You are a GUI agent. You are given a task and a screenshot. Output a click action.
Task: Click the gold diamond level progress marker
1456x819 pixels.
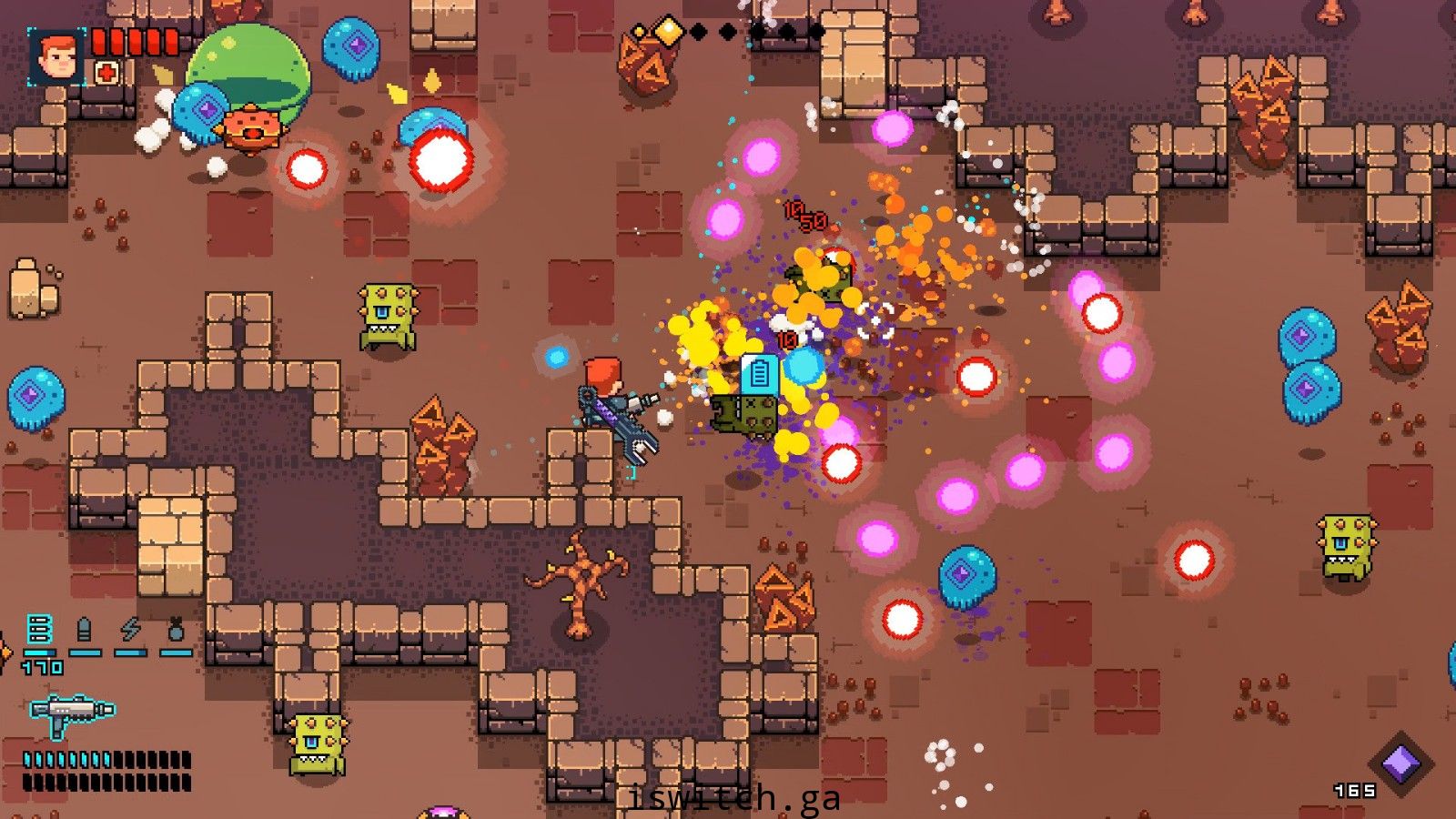coord(669,32)
